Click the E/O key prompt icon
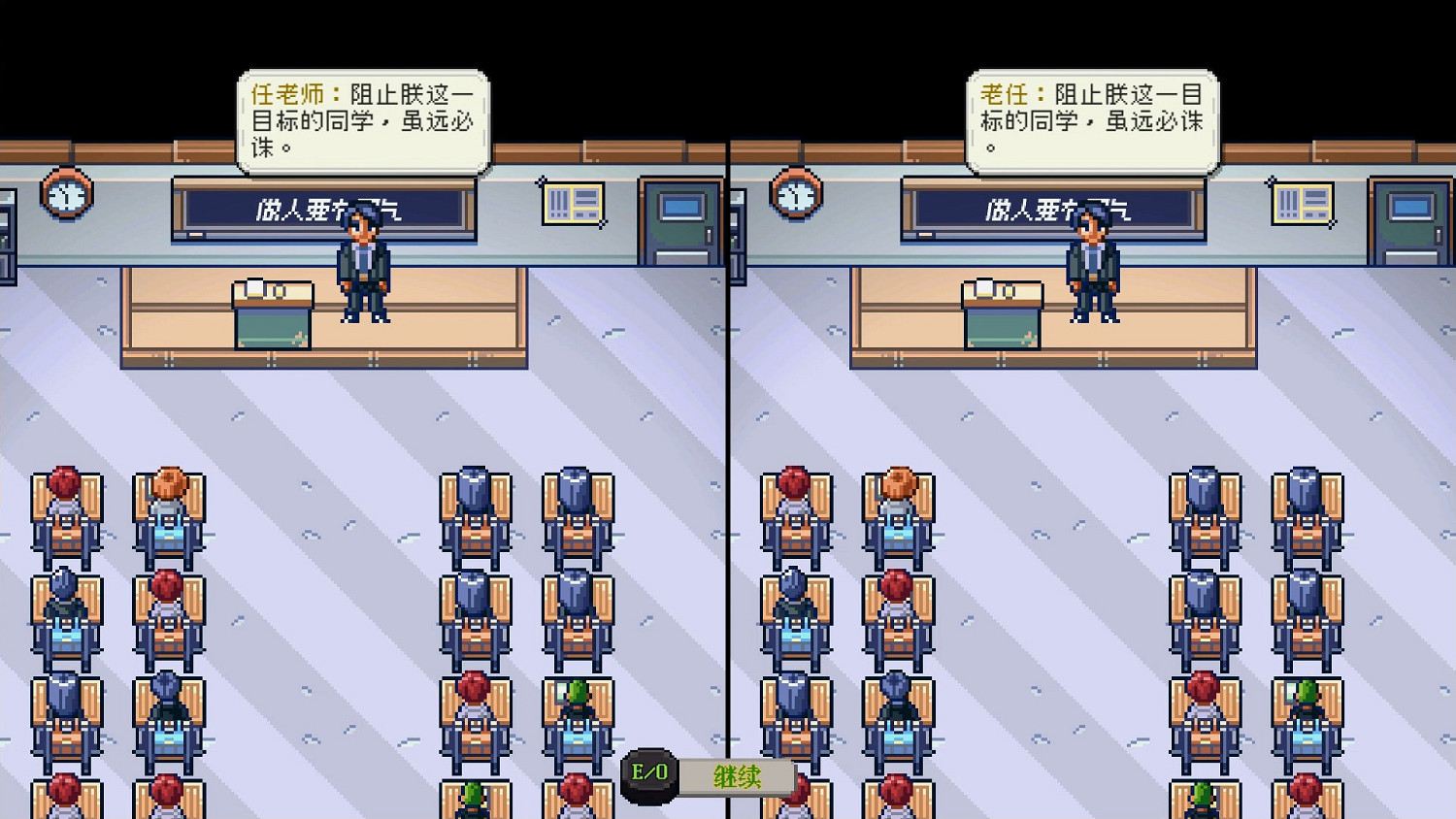The width and height of the screenshot is (1456, 819). tap(646, 773)
